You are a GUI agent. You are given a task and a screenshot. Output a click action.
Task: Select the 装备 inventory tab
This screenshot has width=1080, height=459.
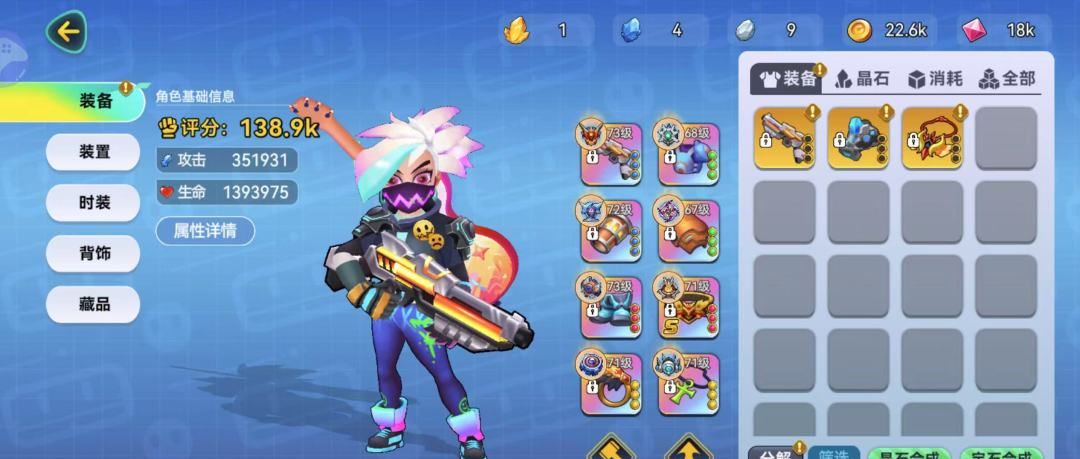pyautogui.click(x=789, y=78)
